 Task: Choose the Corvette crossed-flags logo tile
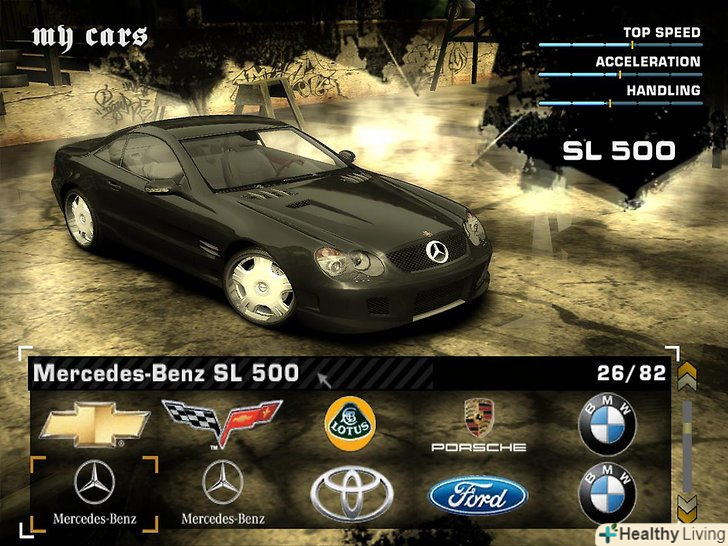(x=222, y=424)
